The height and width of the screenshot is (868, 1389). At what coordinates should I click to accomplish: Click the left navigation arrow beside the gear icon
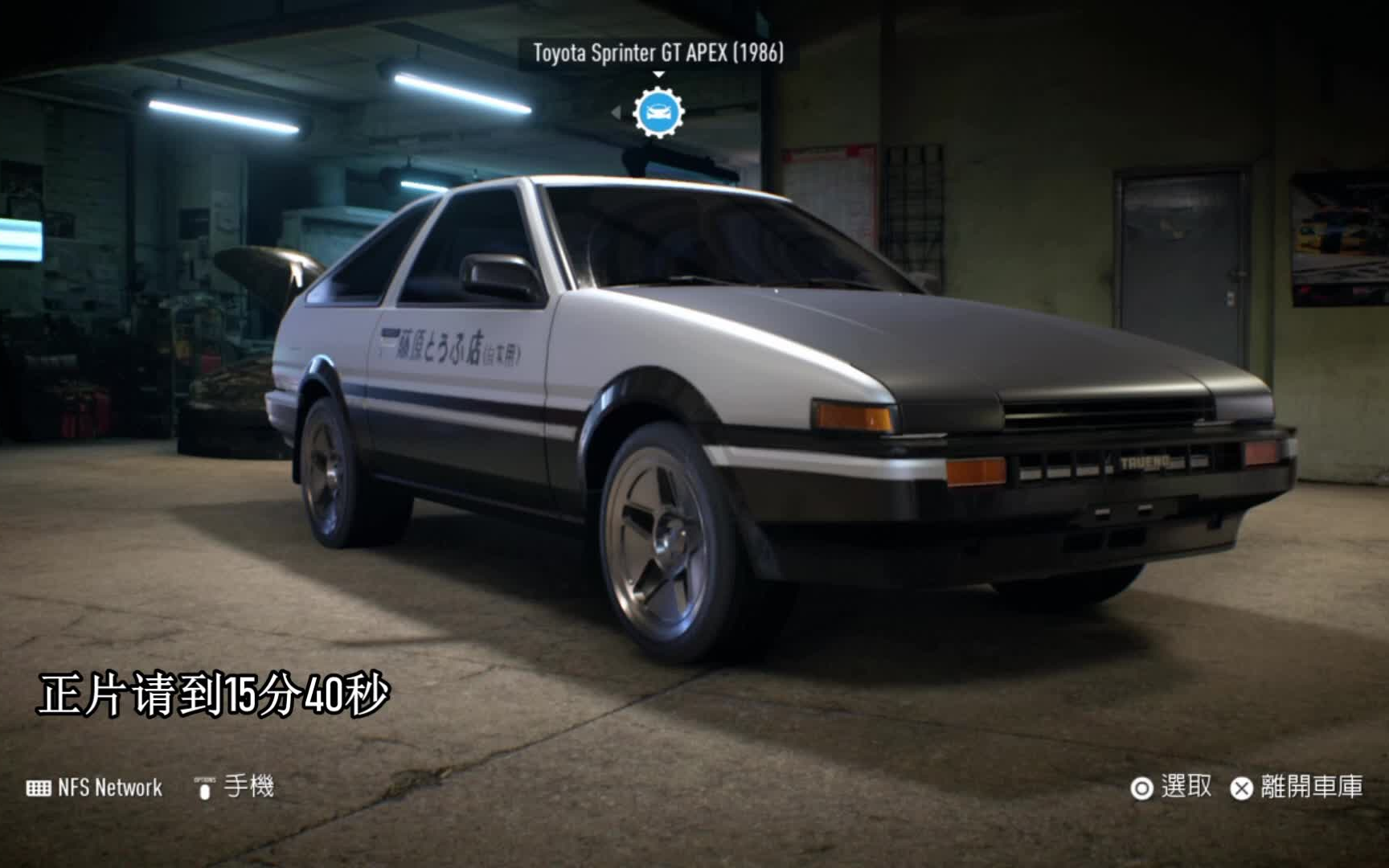point(615,113)
